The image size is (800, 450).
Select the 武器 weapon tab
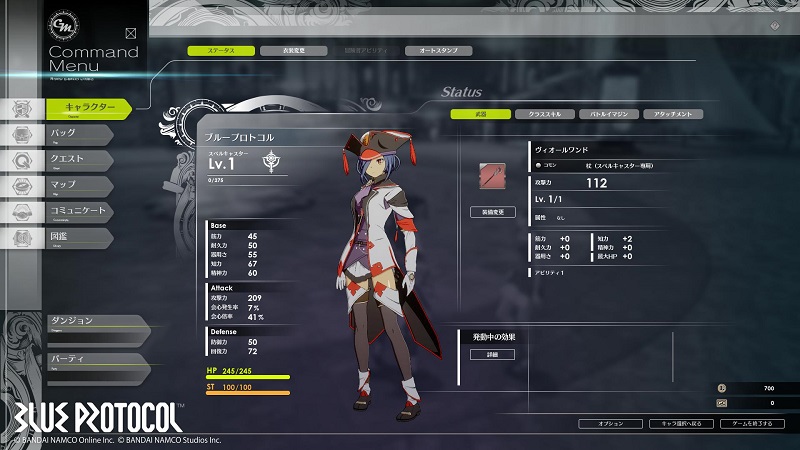(480, 114)
